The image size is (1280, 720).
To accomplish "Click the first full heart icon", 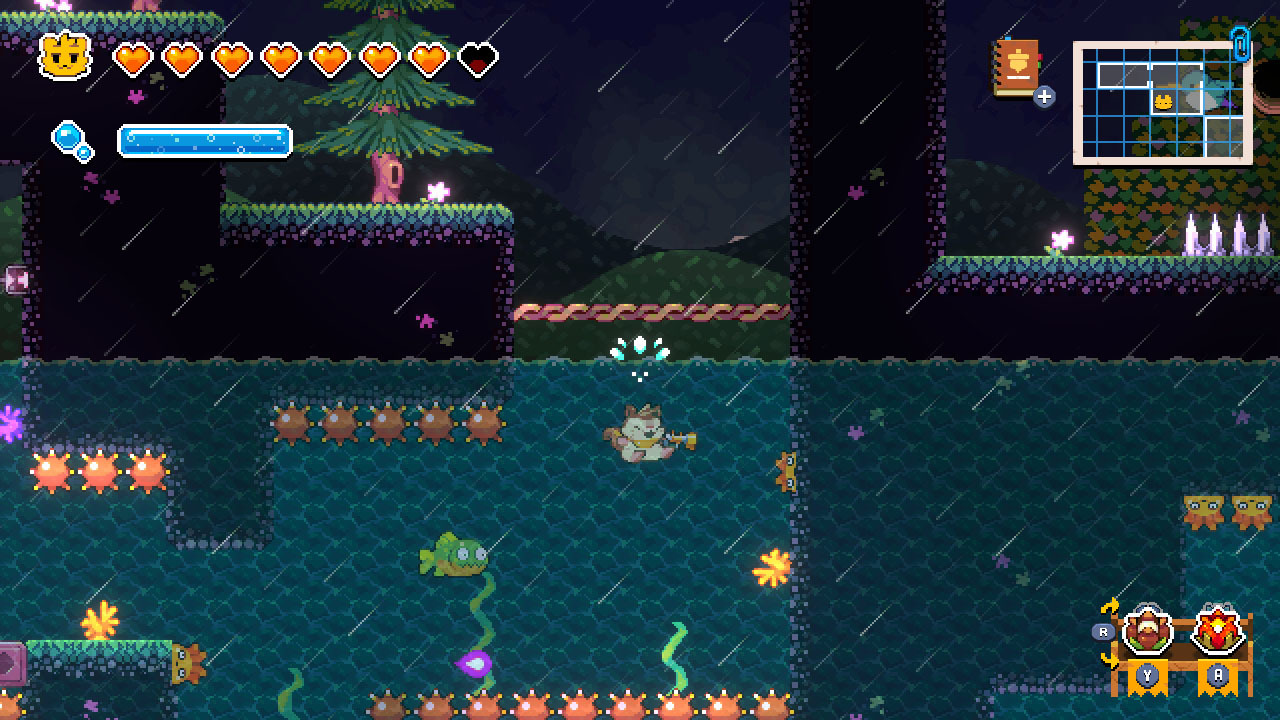I will click(x=133, y=57).
